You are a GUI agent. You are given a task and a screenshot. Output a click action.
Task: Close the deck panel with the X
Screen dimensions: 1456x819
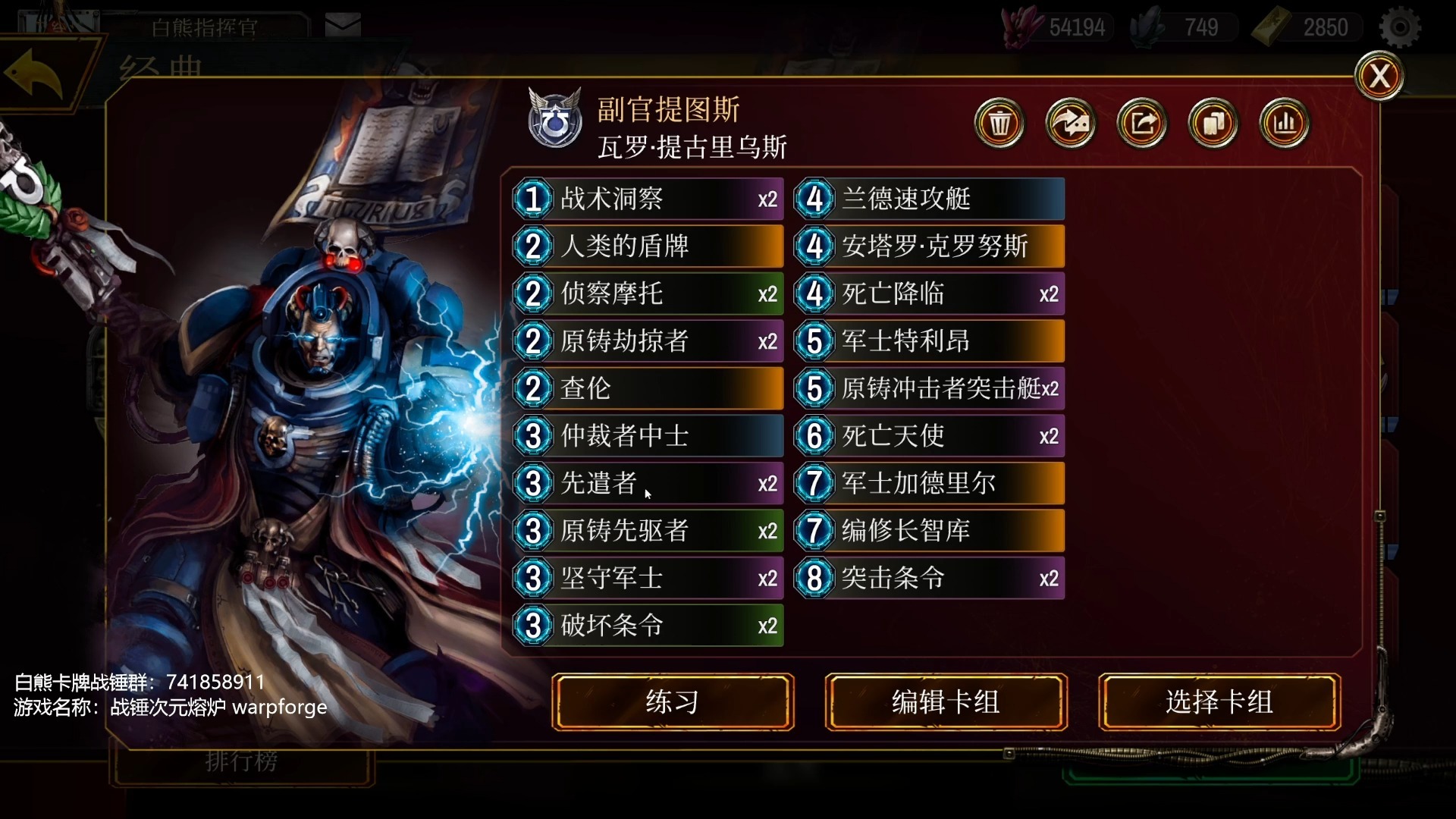click(1379, 75)
